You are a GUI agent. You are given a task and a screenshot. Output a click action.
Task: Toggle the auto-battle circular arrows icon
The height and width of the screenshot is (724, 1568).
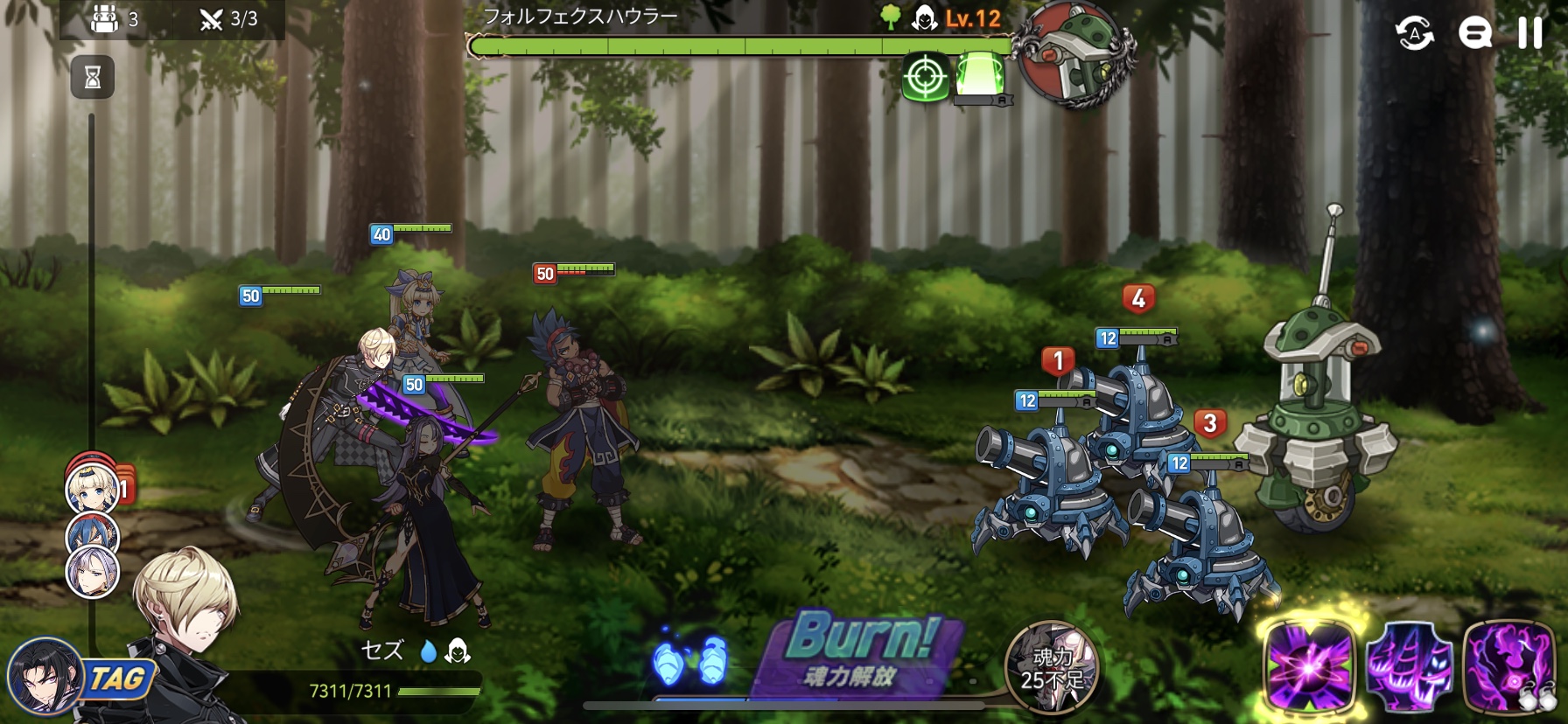coord(1414,33)
